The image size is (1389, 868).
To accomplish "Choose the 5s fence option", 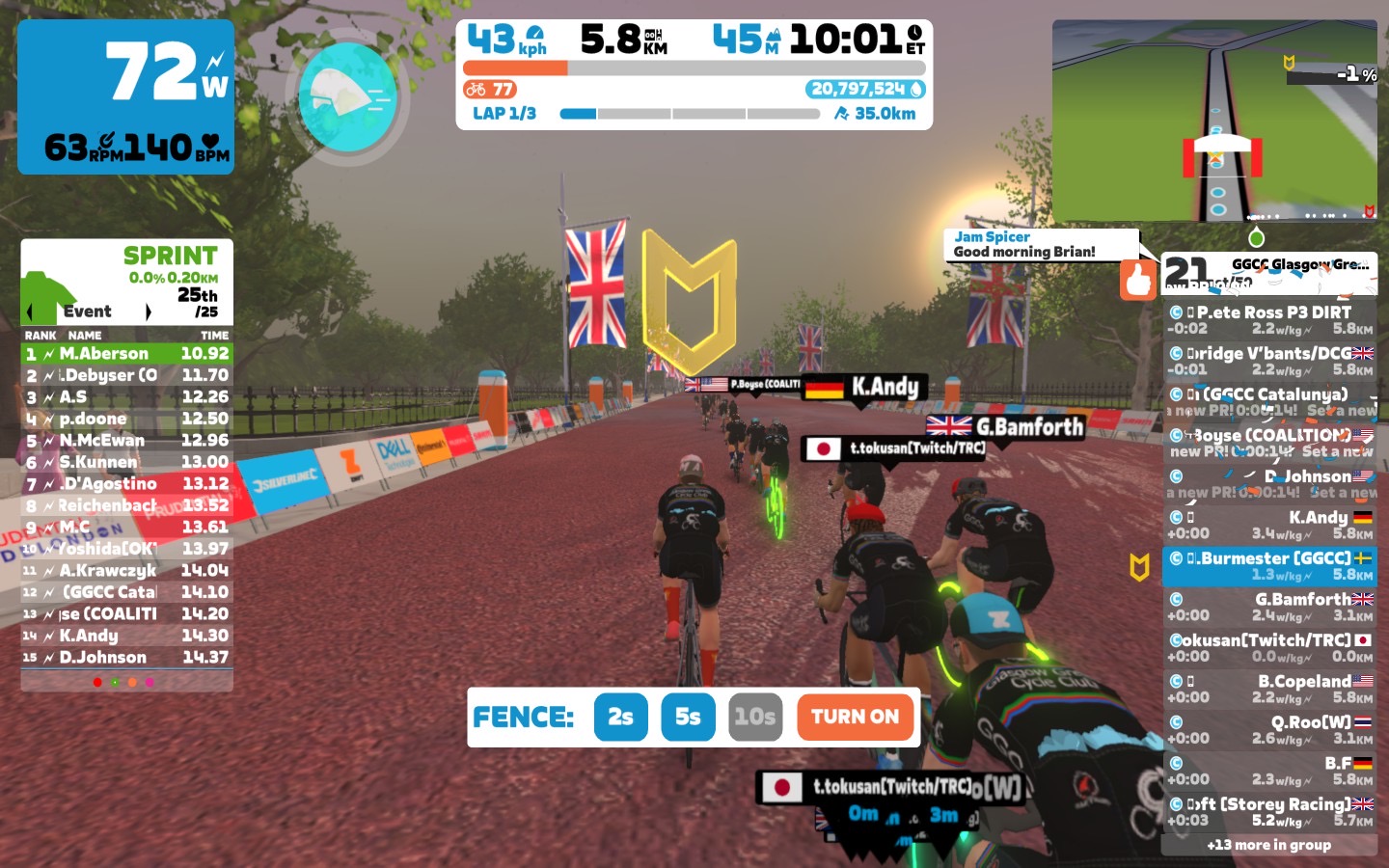I will (x=688, y=717).
